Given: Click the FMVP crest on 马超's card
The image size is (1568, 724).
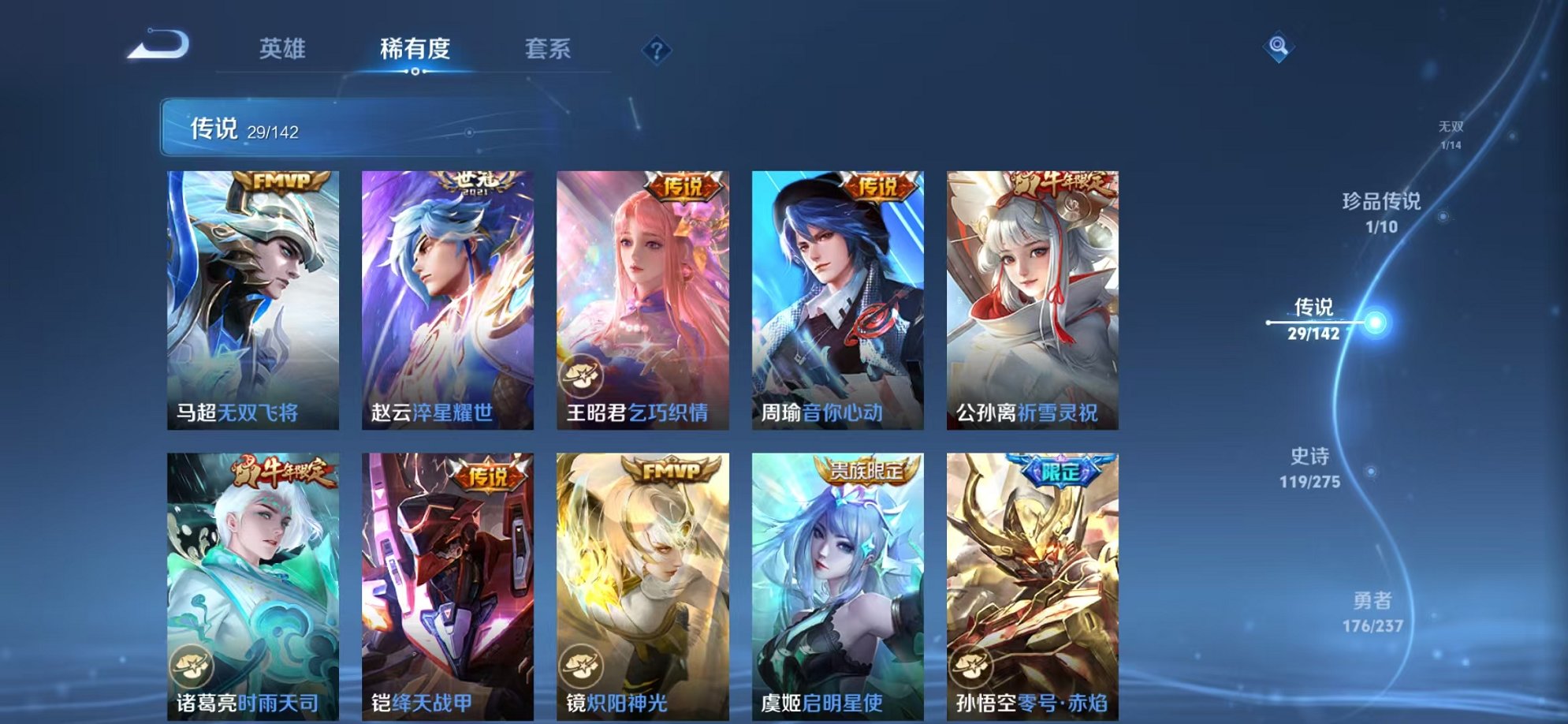Looking at the screenshot, I should pos(282,181).
